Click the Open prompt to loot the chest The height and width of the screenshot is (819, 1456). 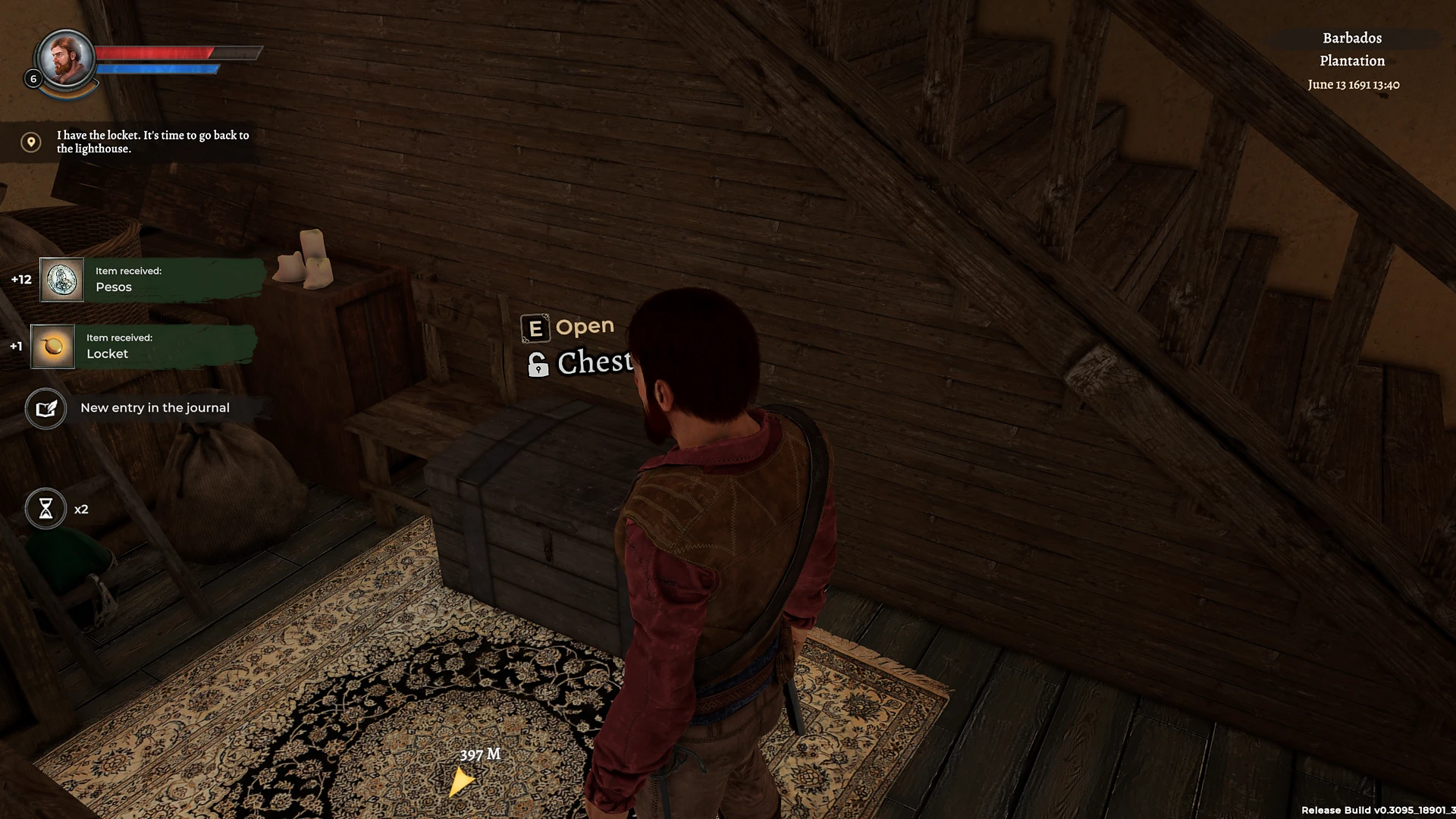(x=585, y=326)
